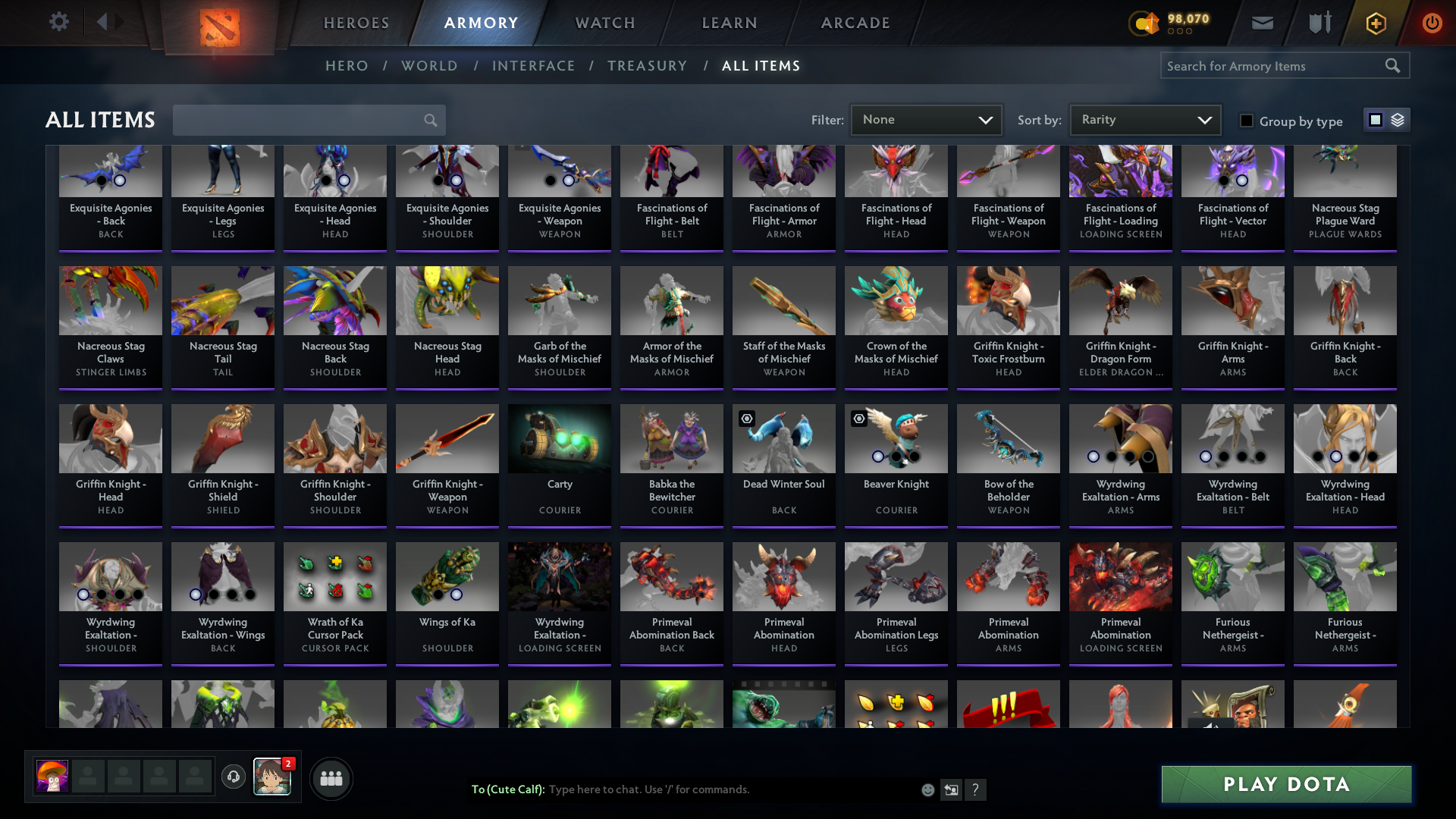Click the Dota Plus hexagon icon

(x=1375, y=23)
